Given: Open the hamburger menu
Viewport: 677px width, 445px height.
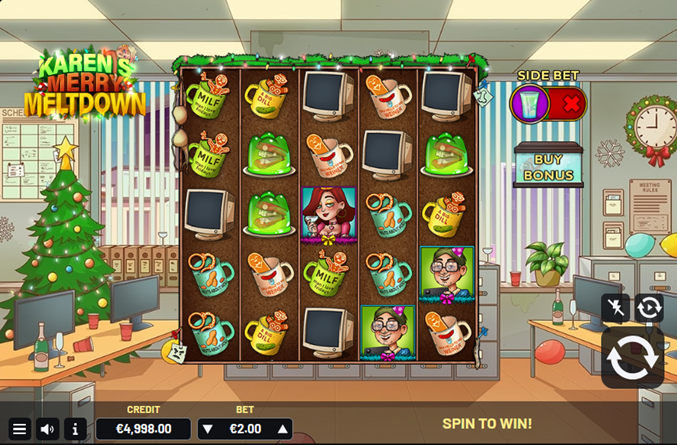Looking at the screenshot, I should coord(19,429).
